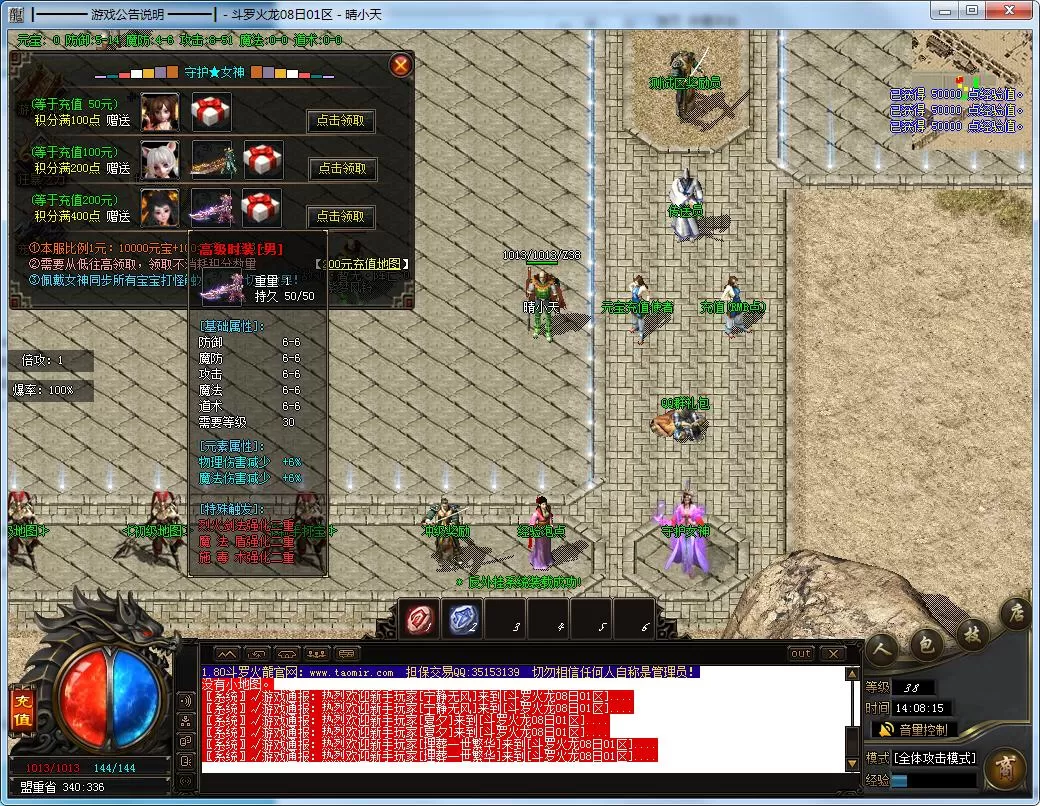Screen dimensions: 1040x806
Task: Use the blue gem in hotbar slot two
Action: [x=462, y=620]
